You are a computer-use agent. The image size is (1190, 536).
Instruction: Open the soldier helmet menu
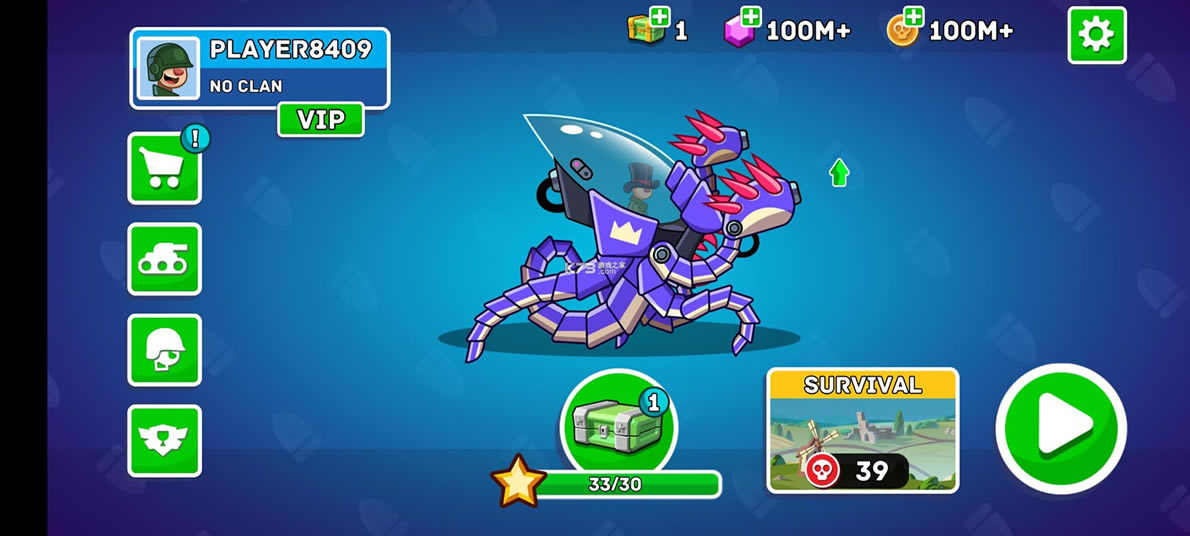click(x=164, y=350)
